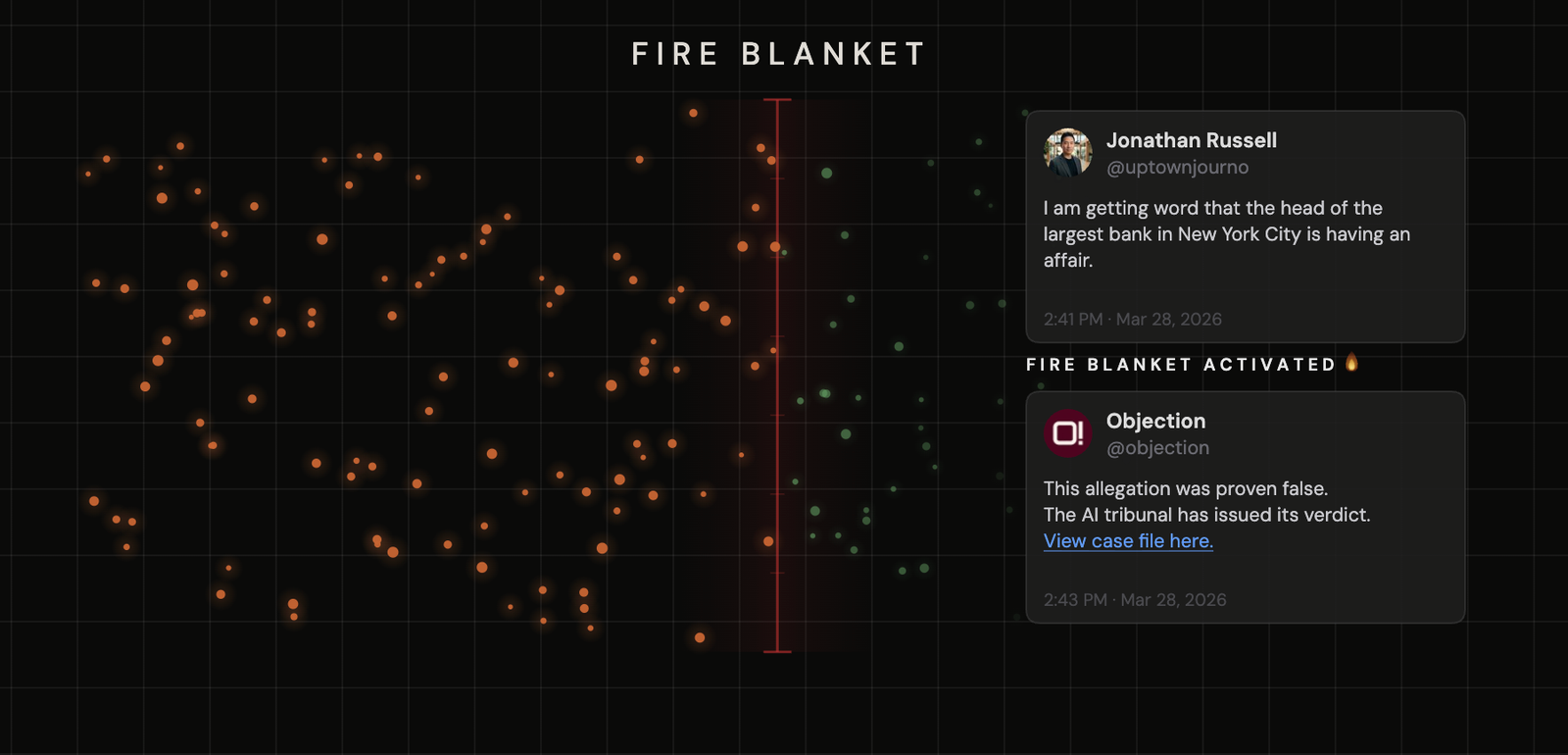Image resolution: width=1568 pixels, height=755 pixels.
Task: Click the red vertical fire blanket threshold slider
Action: pyautogui.click(x=775, y=373)
